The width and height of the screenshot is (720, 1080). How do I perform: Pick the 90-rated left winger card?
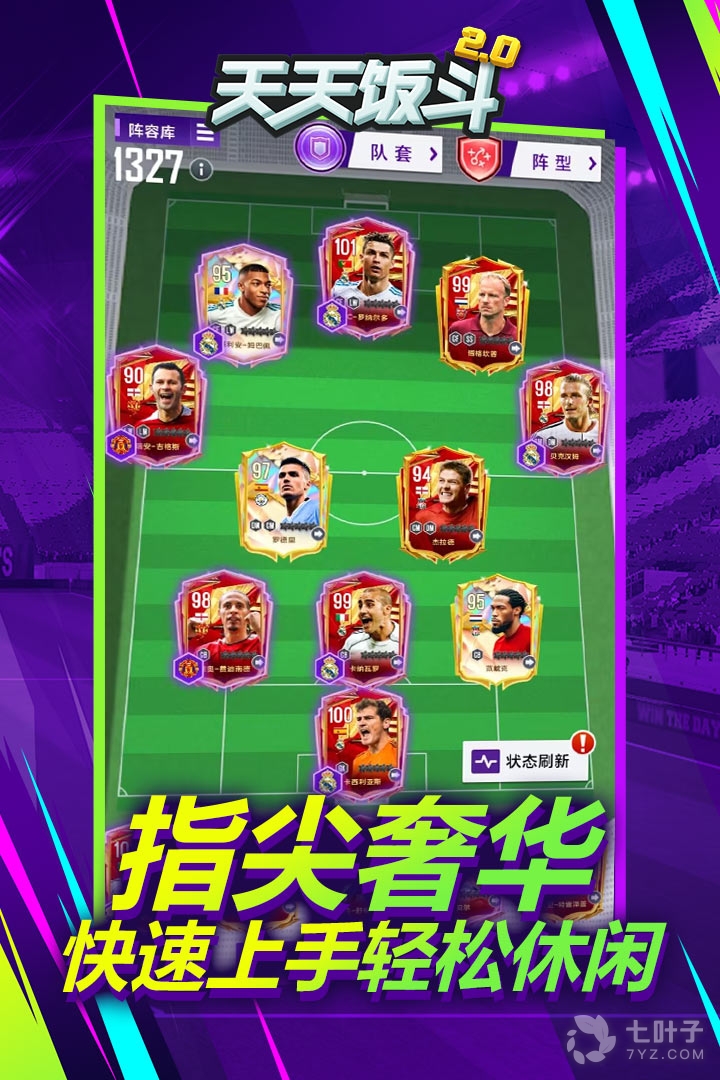157,407
